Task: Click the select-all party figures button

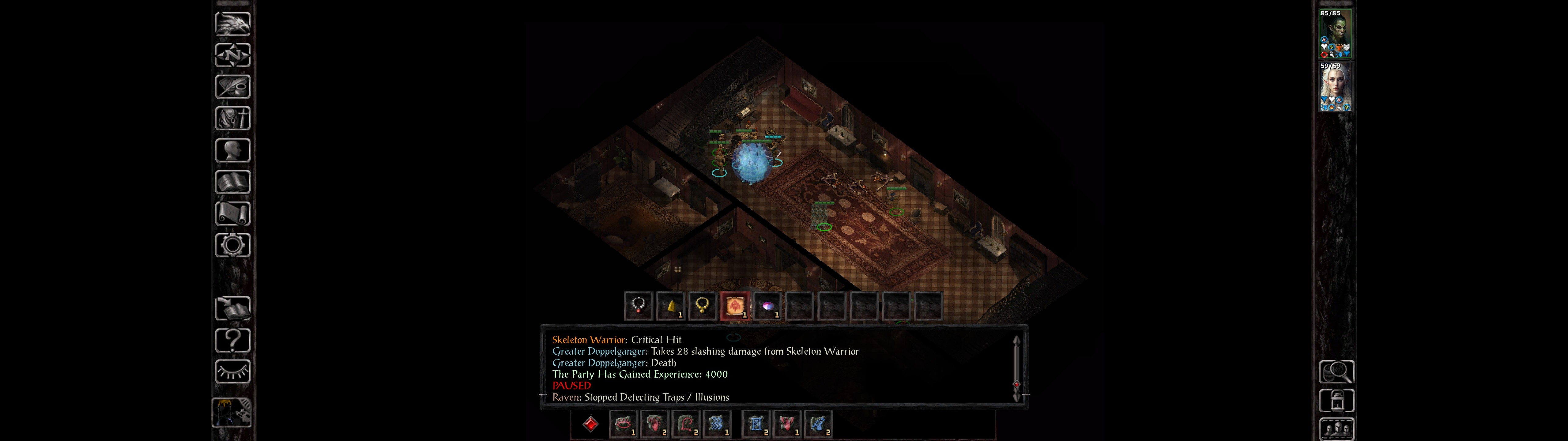Action: pos(1336,429)
